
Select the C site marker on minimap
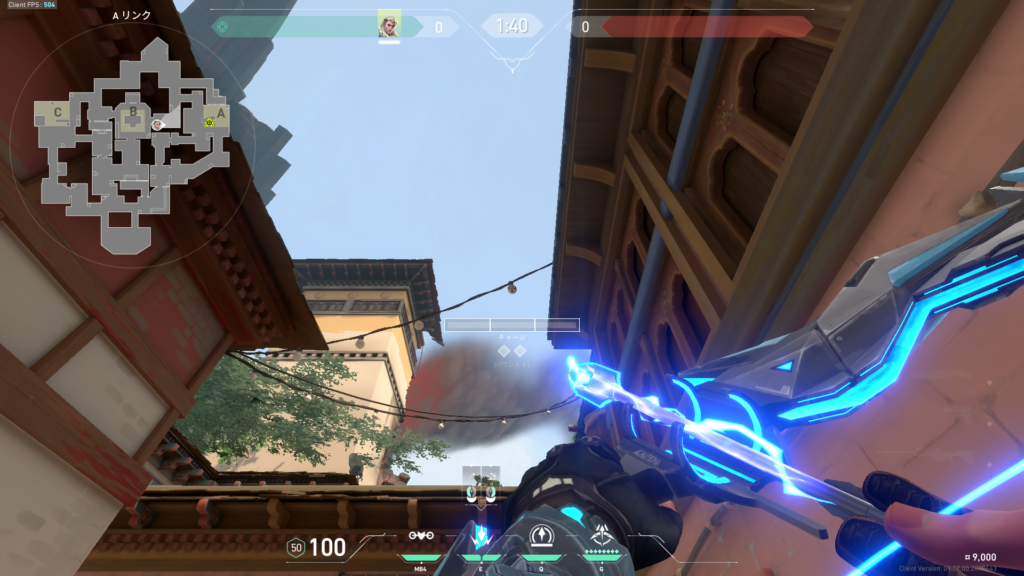coord(59,112)
